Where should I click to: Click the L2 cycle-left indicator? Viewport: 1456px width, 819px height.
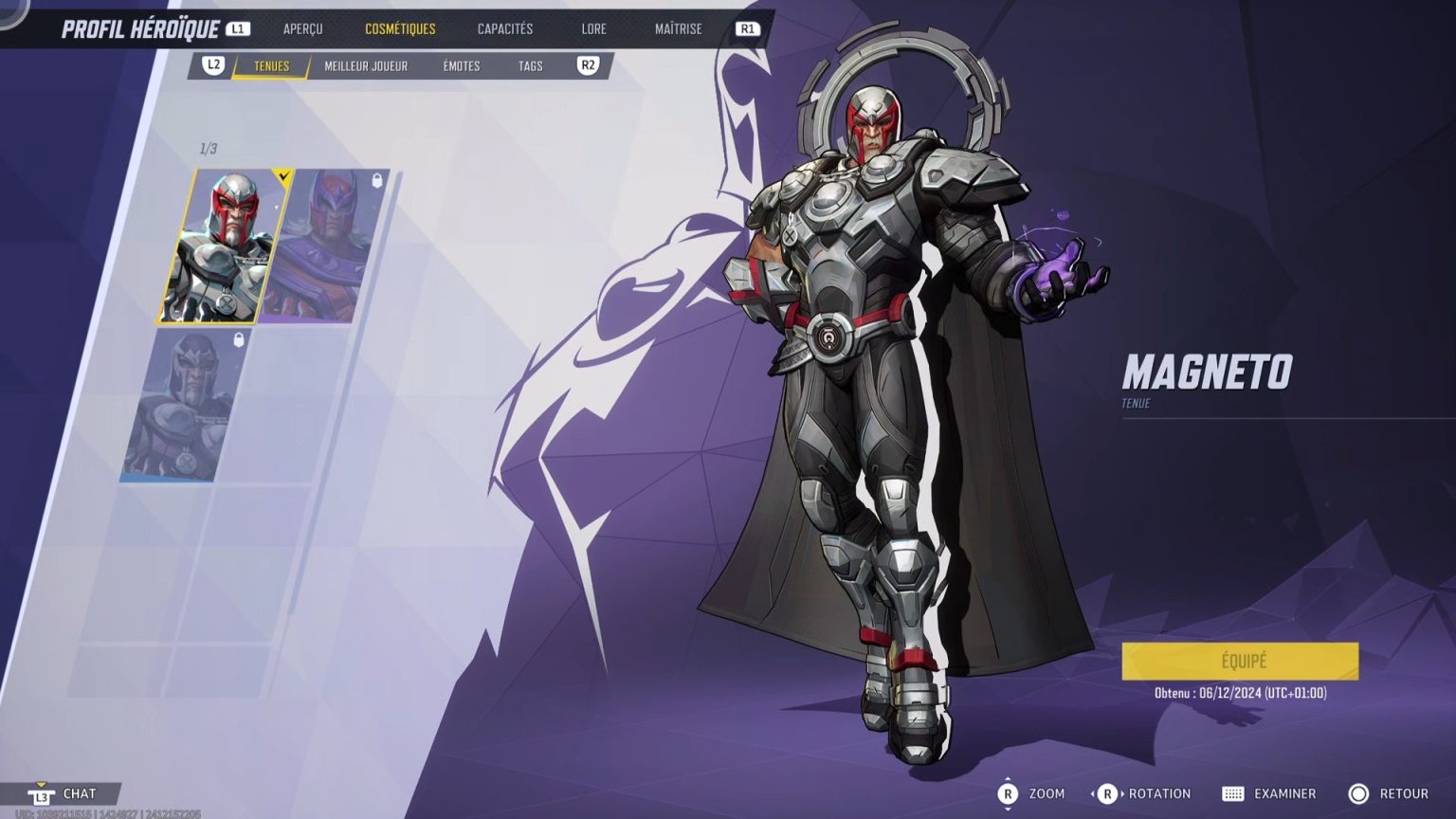coord(210,65)
